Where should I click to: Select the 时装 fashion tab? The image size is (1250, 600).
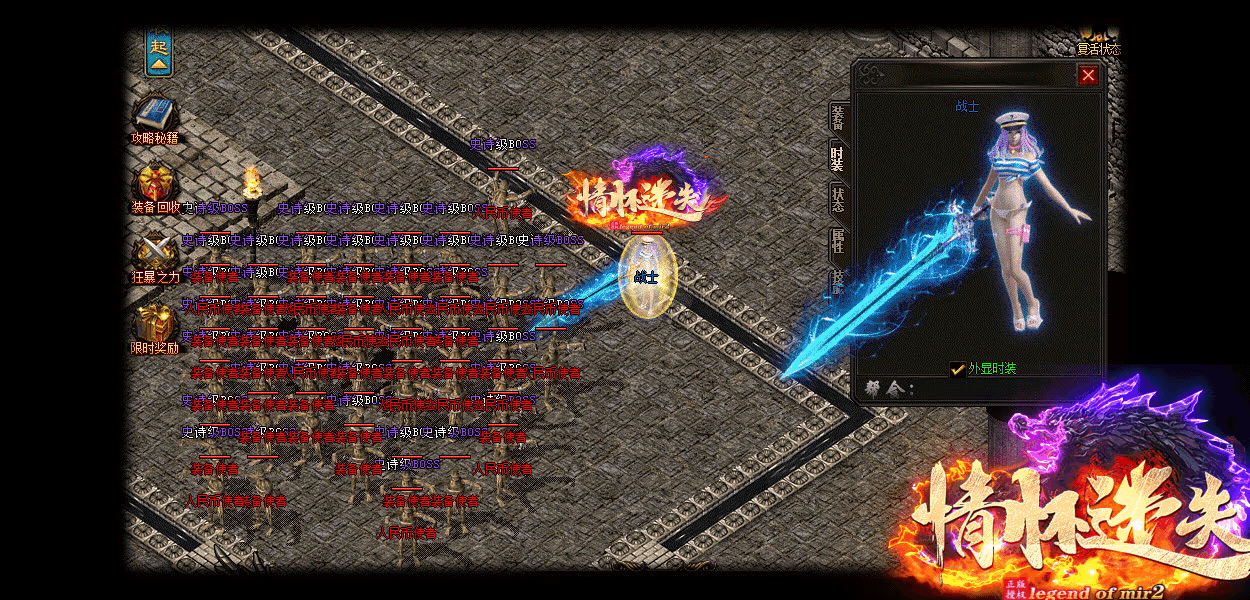(x=838, y=158)
